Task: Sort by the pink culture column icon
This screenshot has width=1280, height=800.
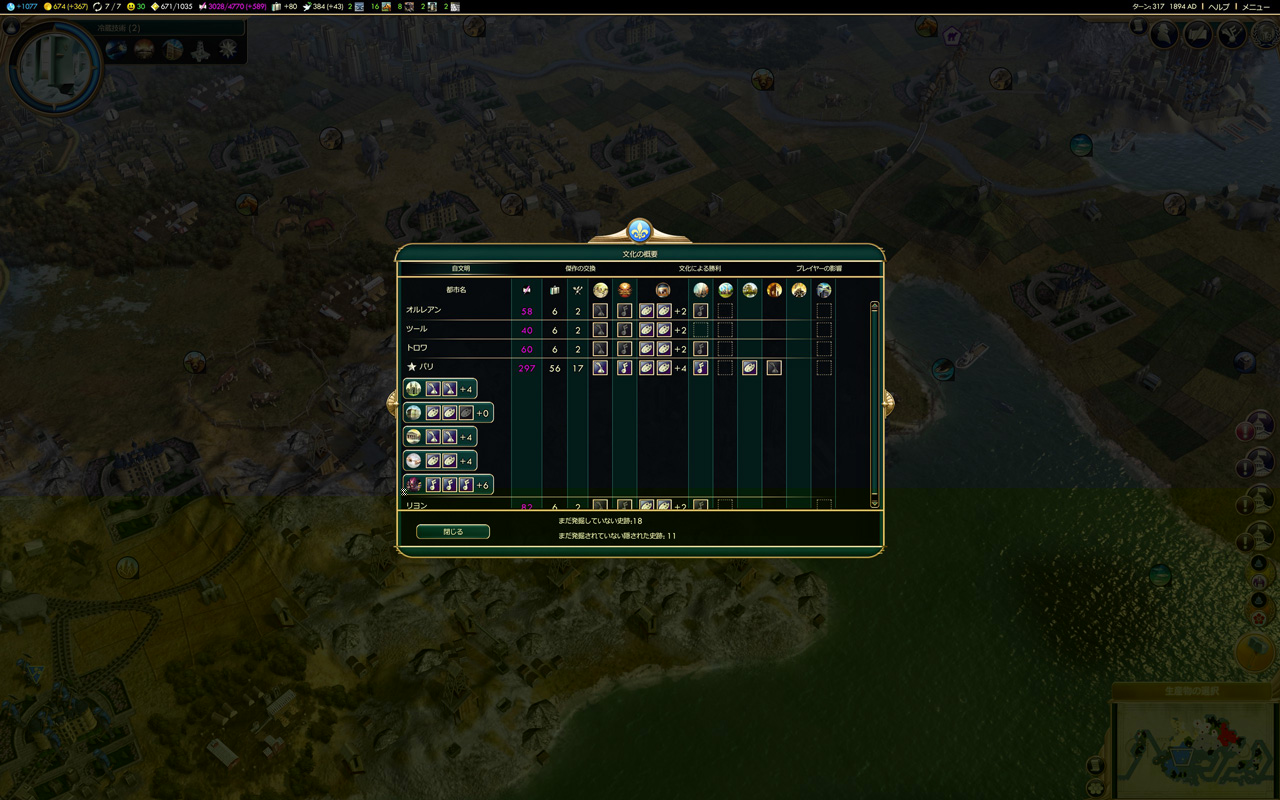Action: pos(527,290)
